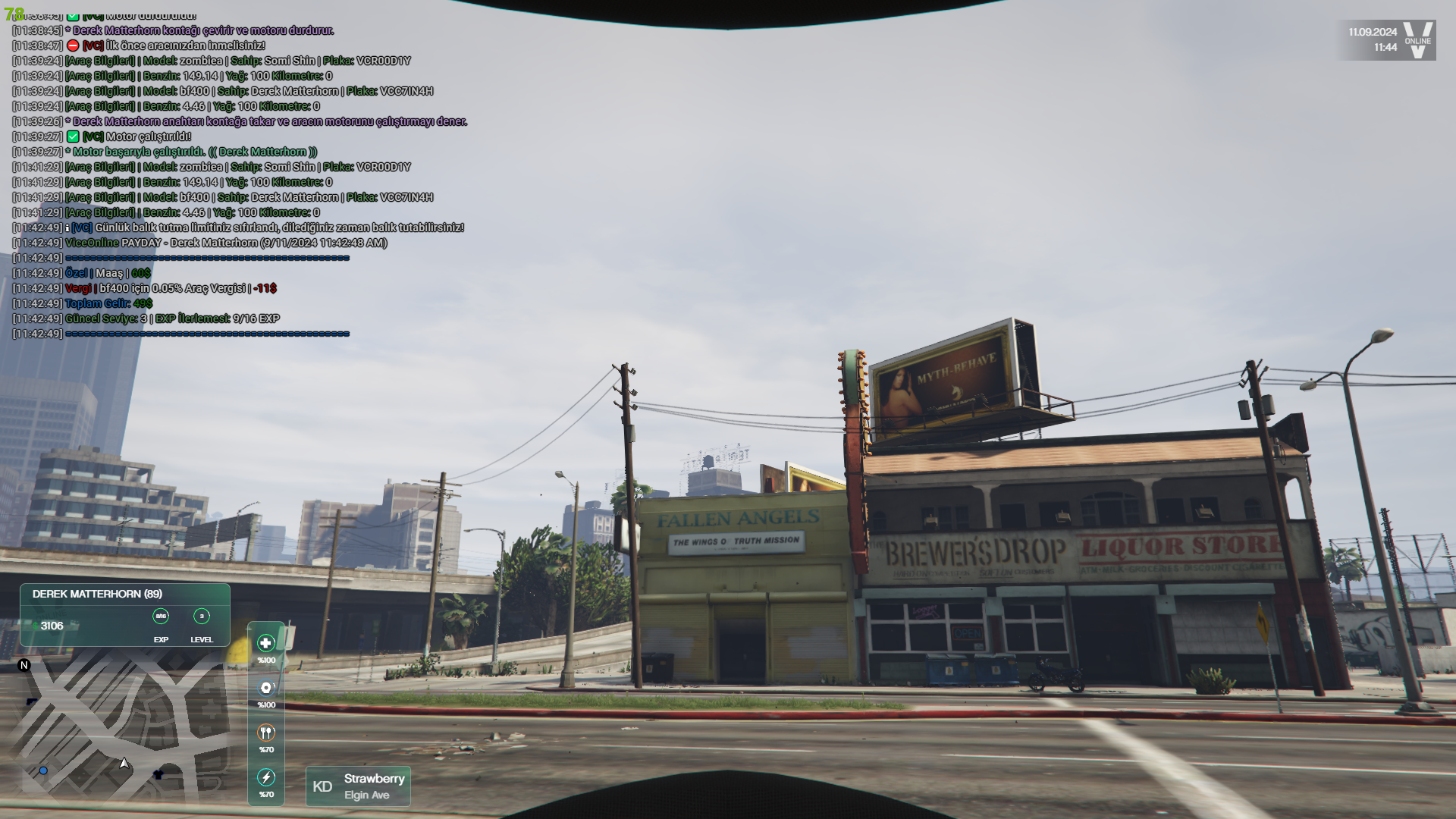The width and height of the screenshot is (1456, 819).
Task: Click the LEVEL circle indicator
Action: pyautogui.click(x=202, y=617)
